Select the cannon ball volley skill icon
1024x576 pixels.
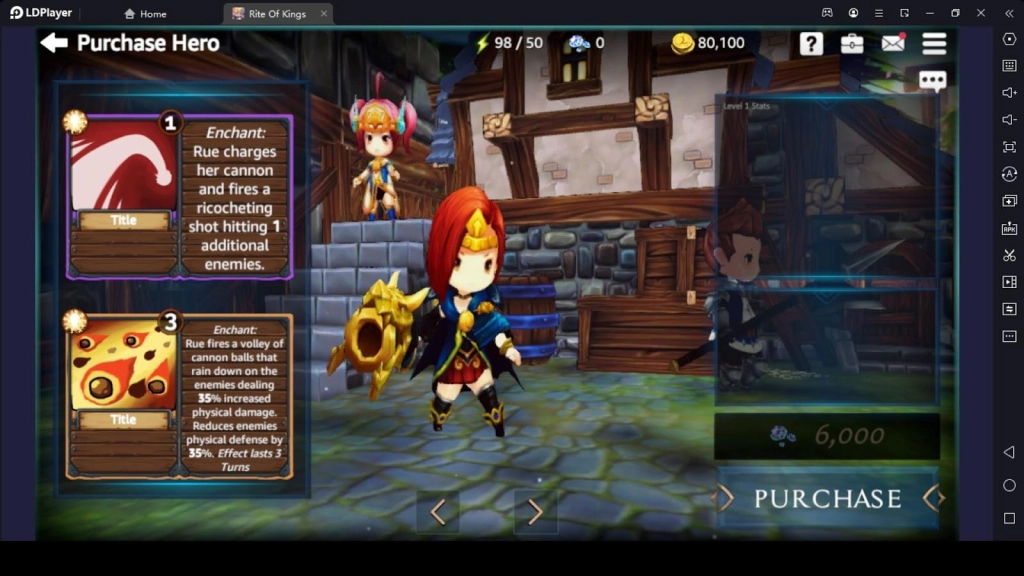coord(124,366)
